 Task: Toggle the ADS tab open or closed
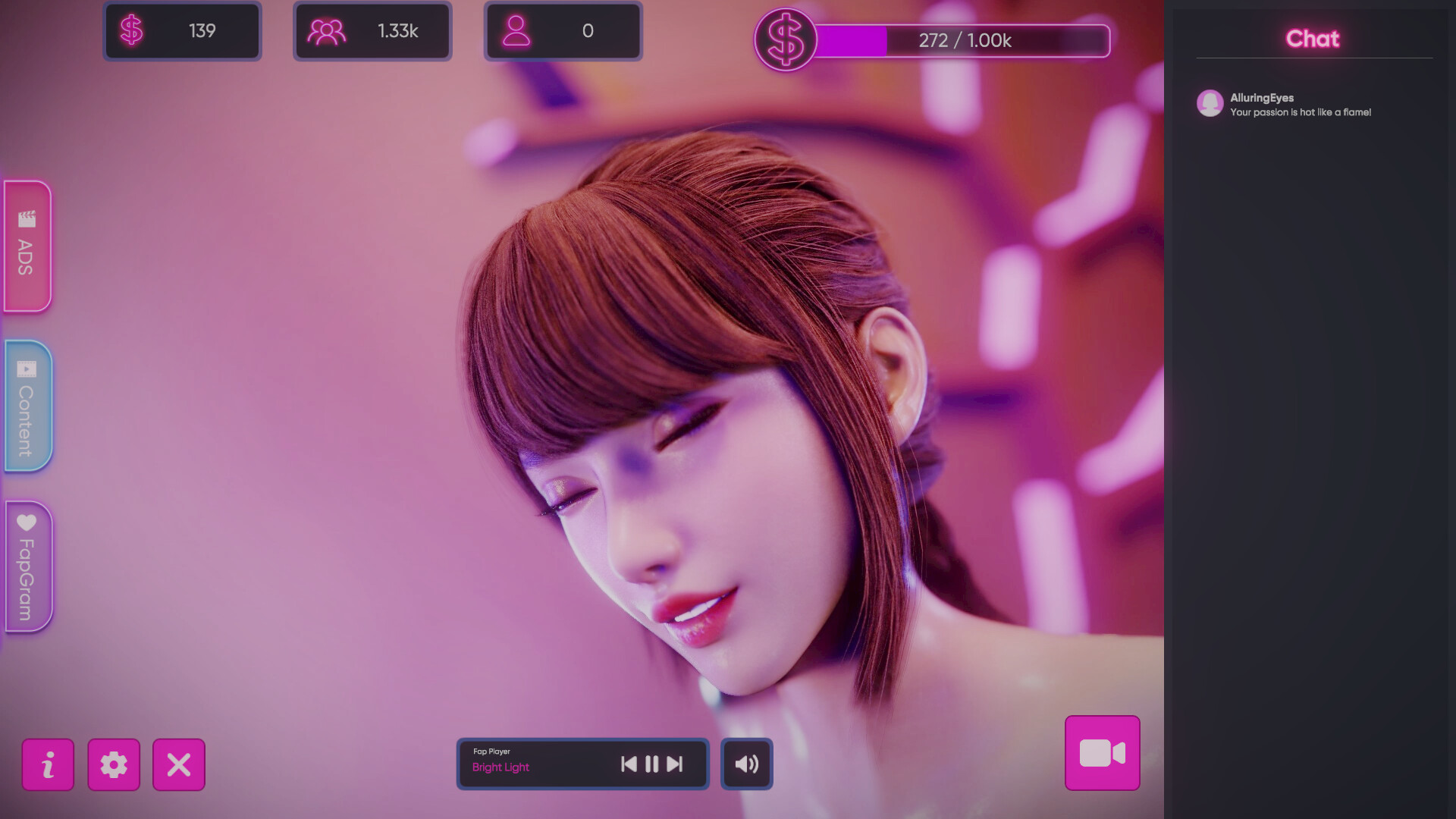(27, 246)
